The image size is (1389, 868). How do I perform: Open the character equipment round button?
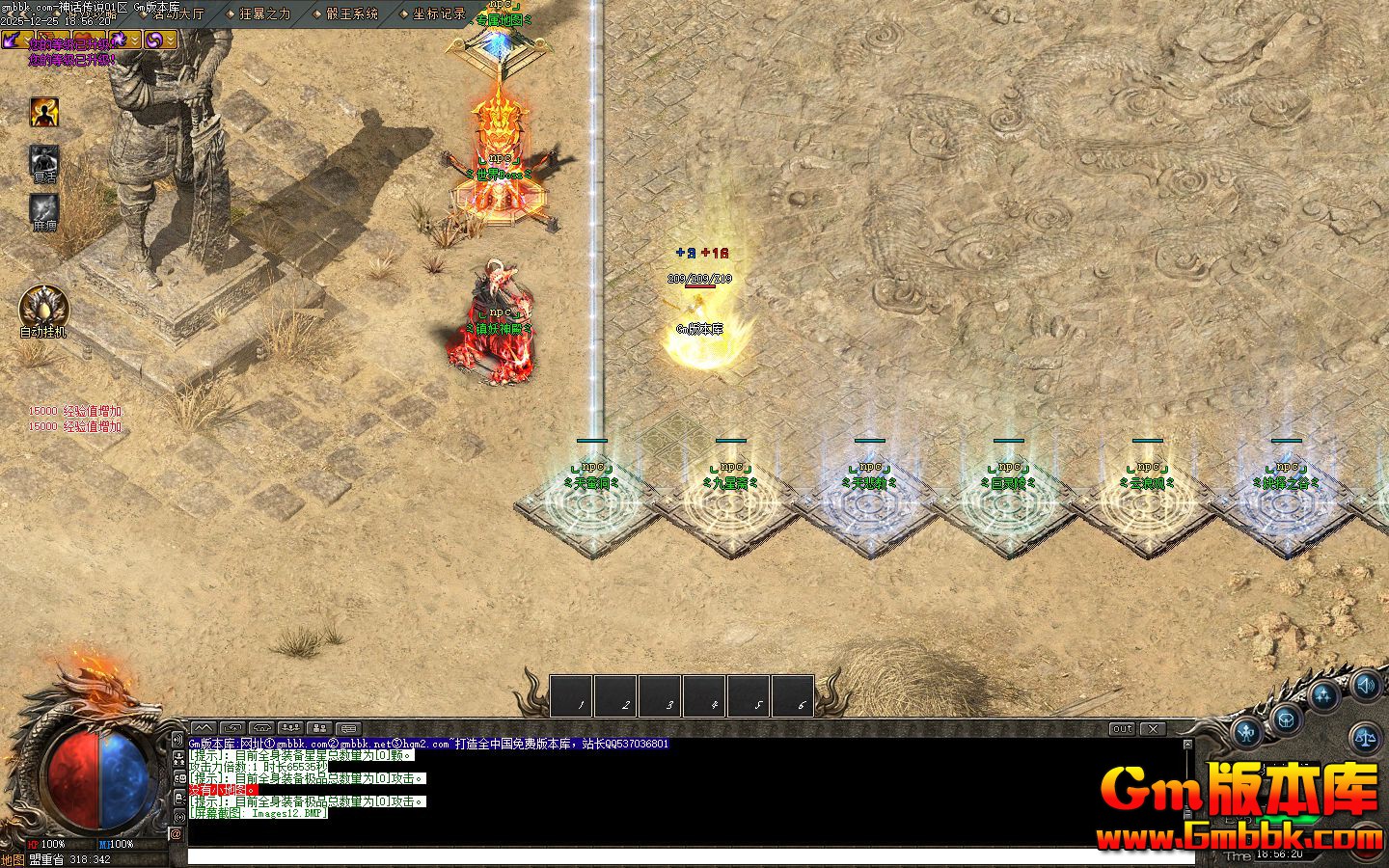1247,731
